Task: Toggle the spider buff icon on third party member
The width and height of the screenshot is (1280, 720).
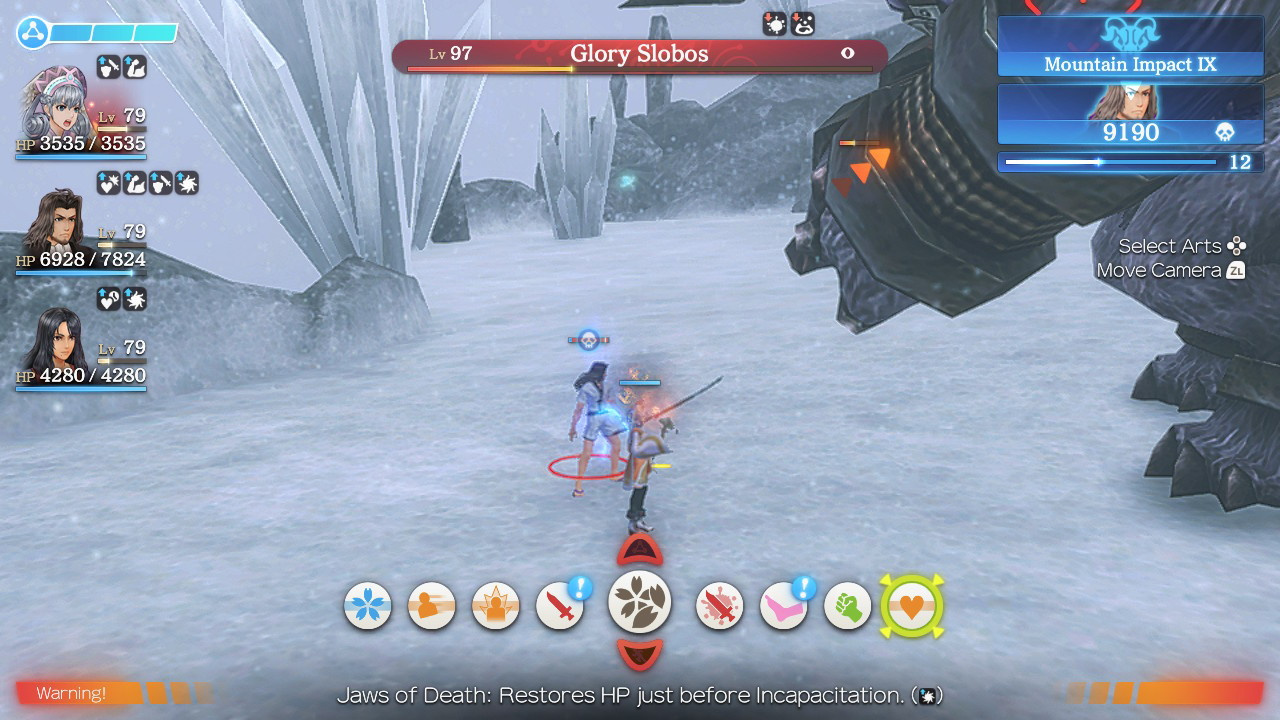Action: tap(137, 298)
